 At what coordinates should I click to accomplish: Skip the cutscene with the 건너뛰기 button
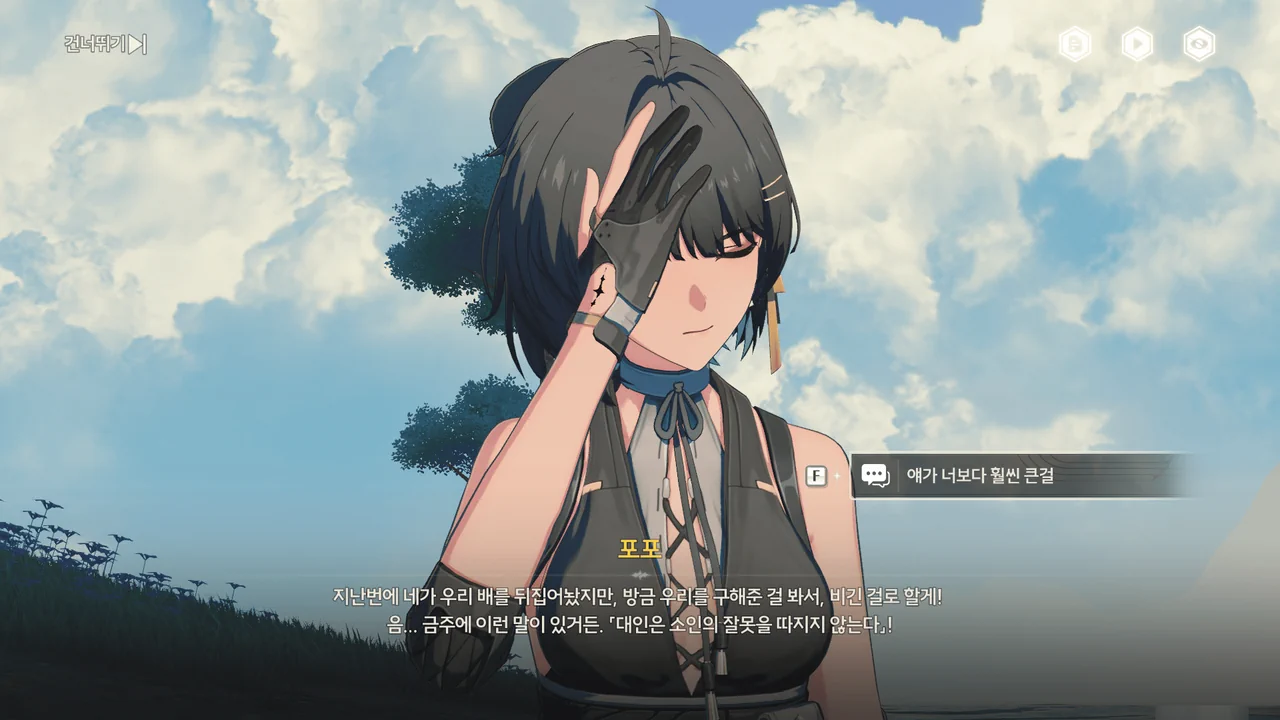(105, 44)
